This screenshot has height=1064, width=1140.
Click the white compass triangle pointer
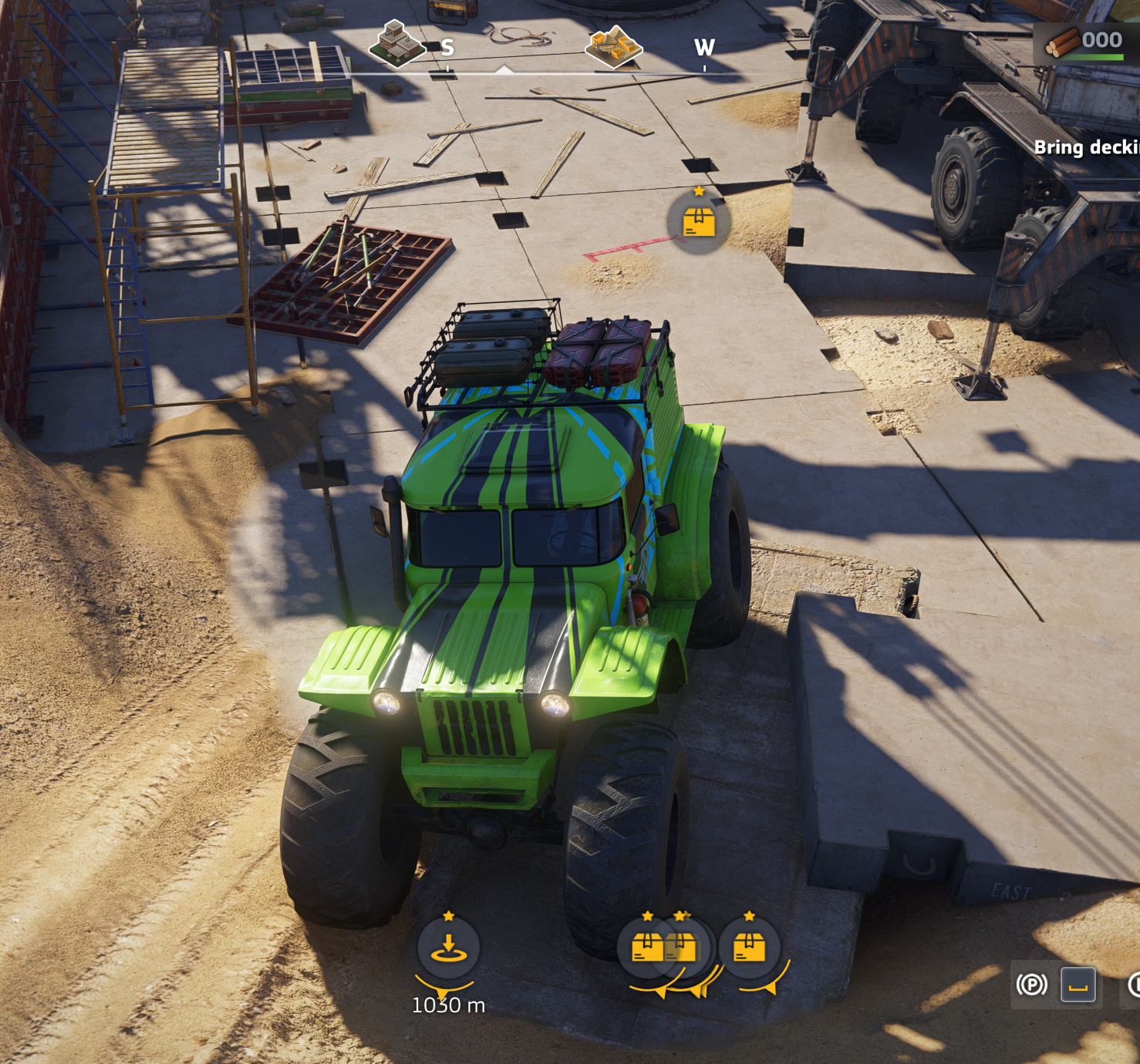click(x=505, y=69)
